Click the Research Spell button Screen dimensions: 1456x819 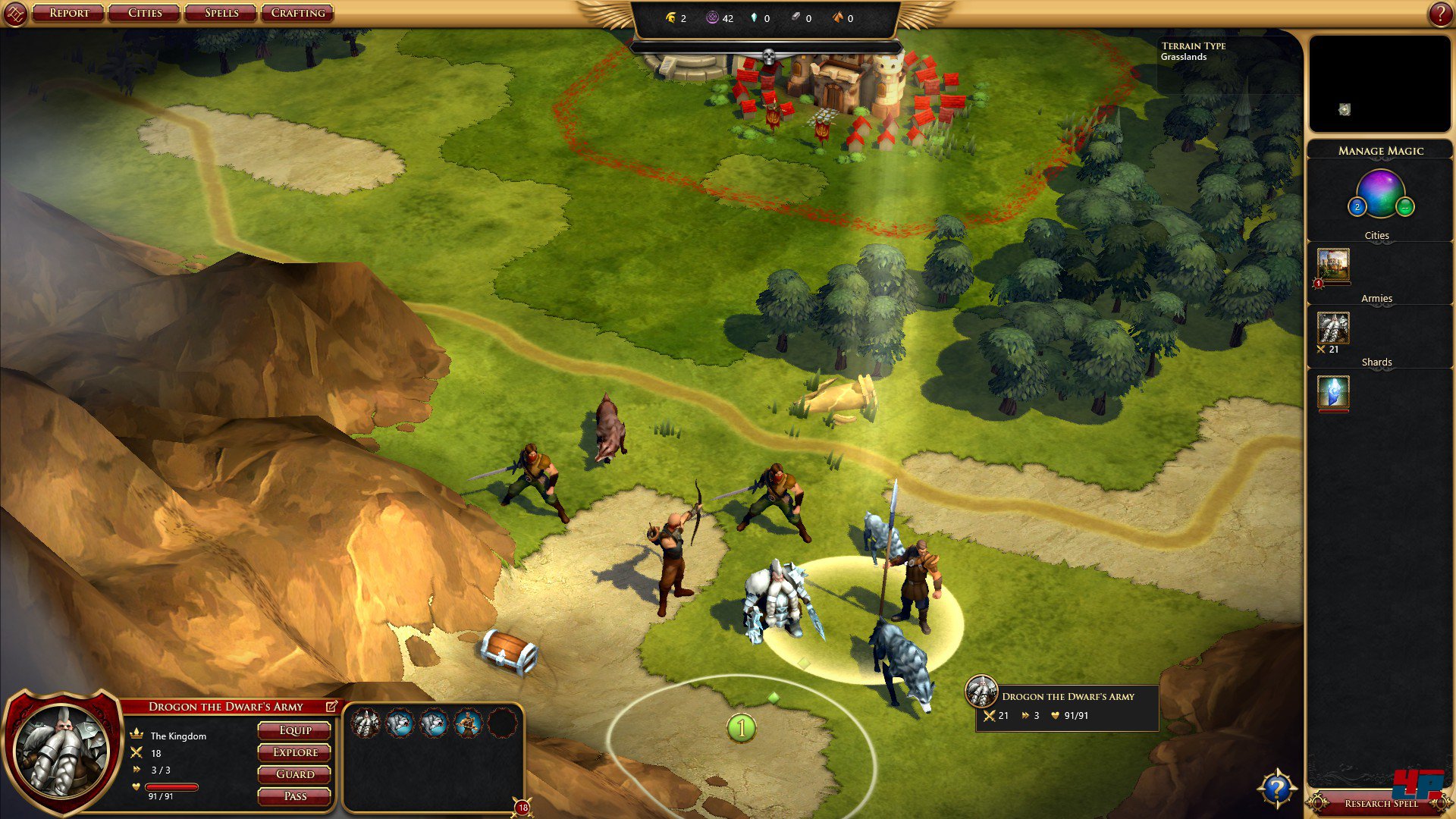pos(1380,803)
